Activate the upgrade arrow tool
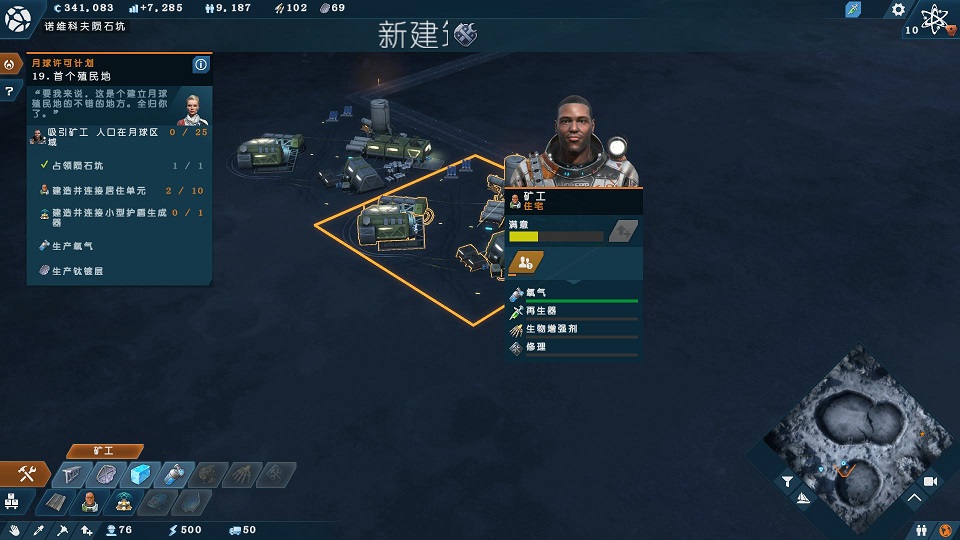960x540 pixels. [87, 530]
